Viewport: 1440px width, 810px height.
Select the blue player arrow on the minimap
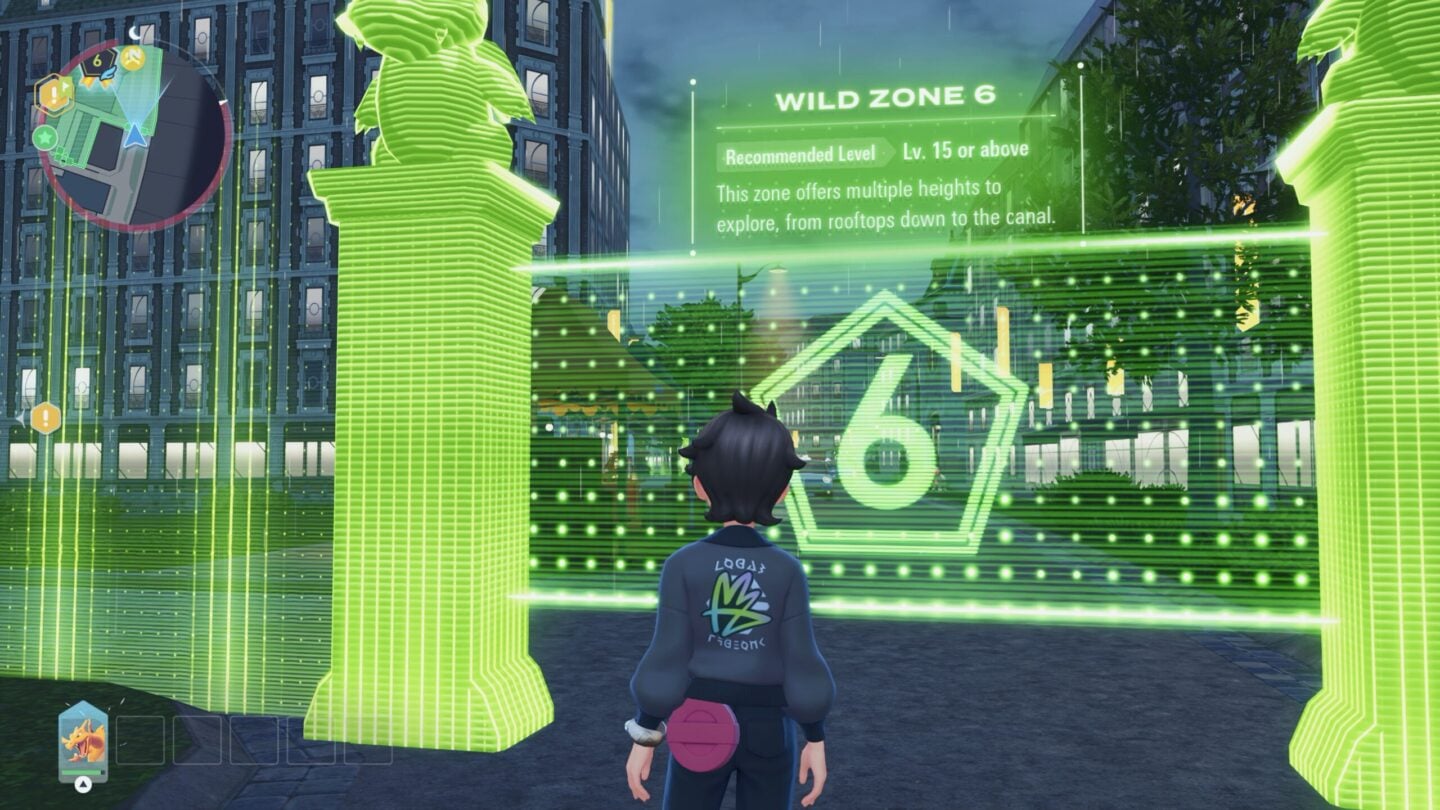click(x=134, y=136)
